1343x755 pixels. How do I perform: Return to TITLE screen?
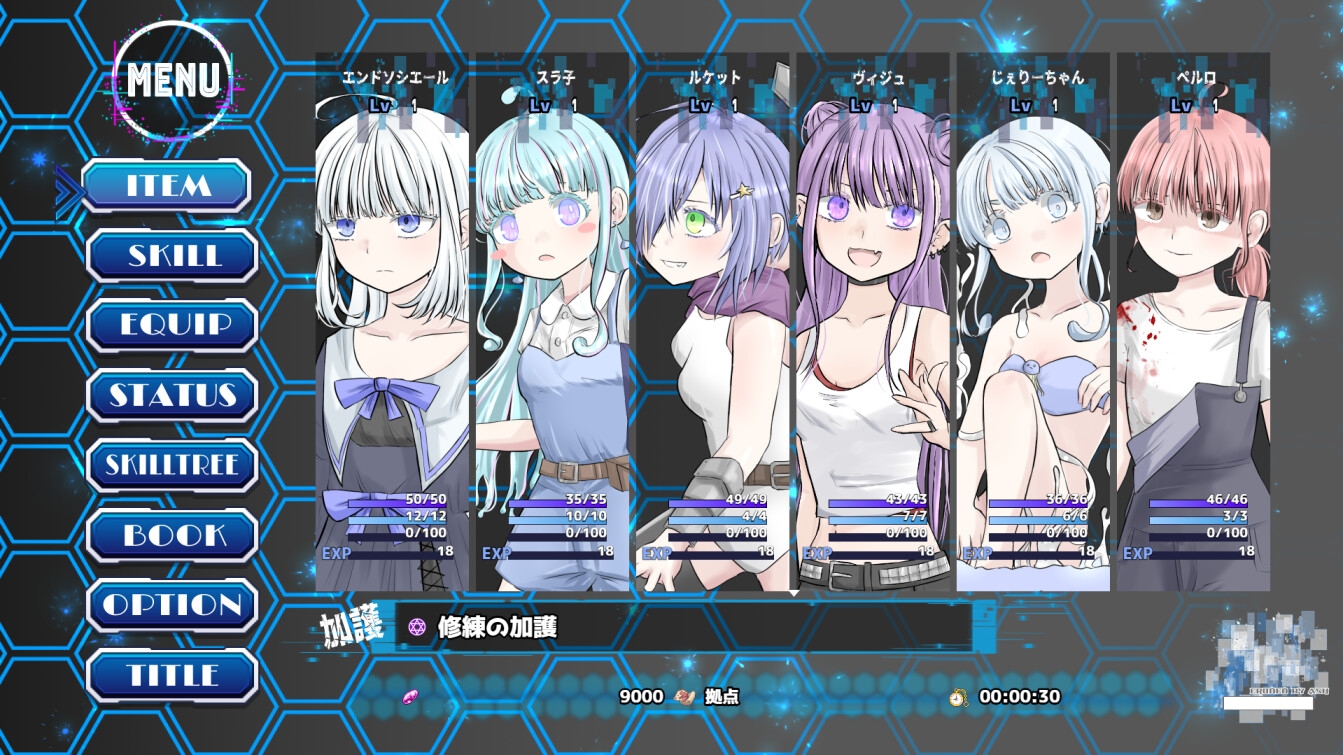click(173, 675)
